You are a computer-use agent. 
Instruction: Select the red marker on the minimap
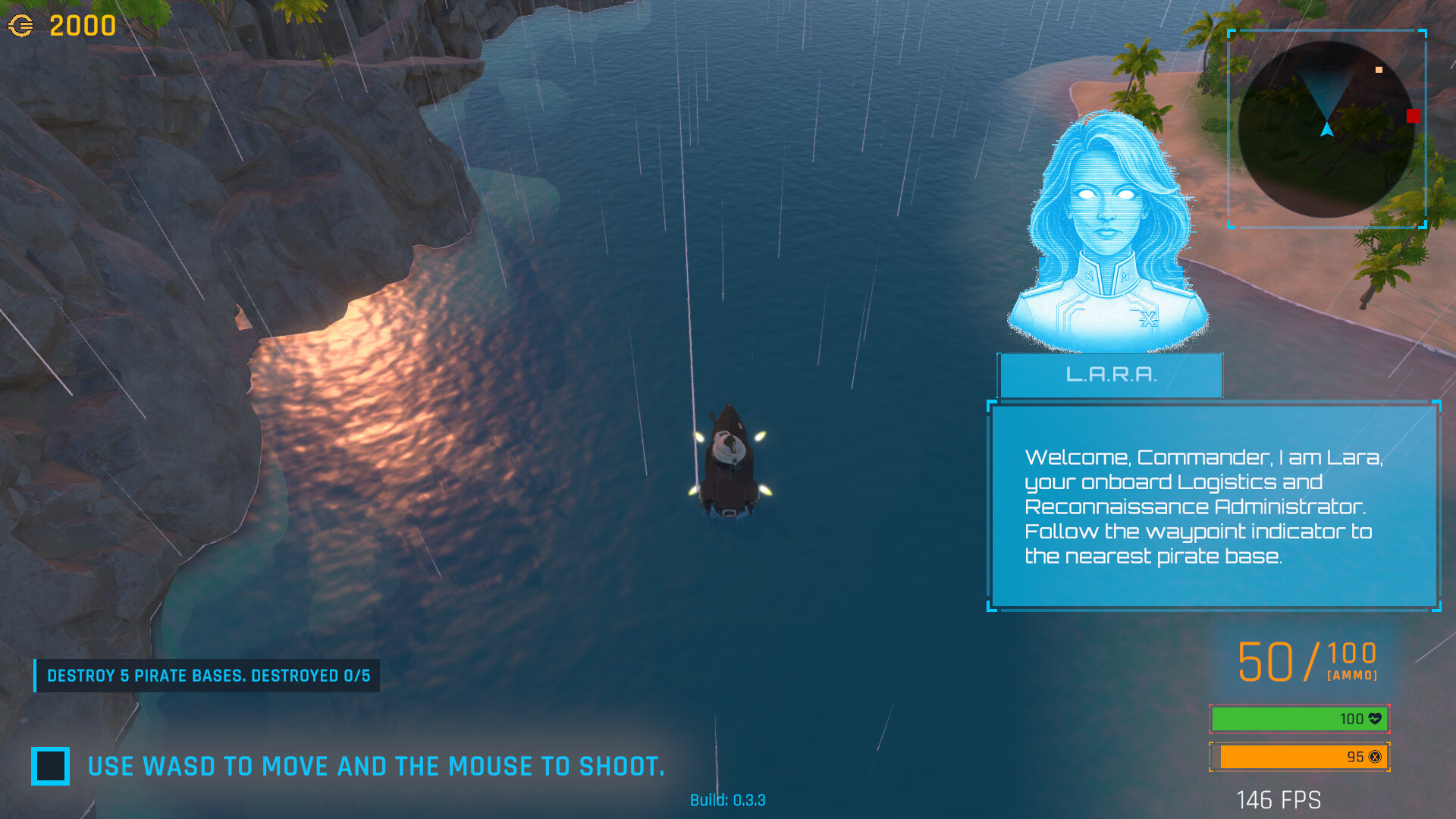(1414, 116)
